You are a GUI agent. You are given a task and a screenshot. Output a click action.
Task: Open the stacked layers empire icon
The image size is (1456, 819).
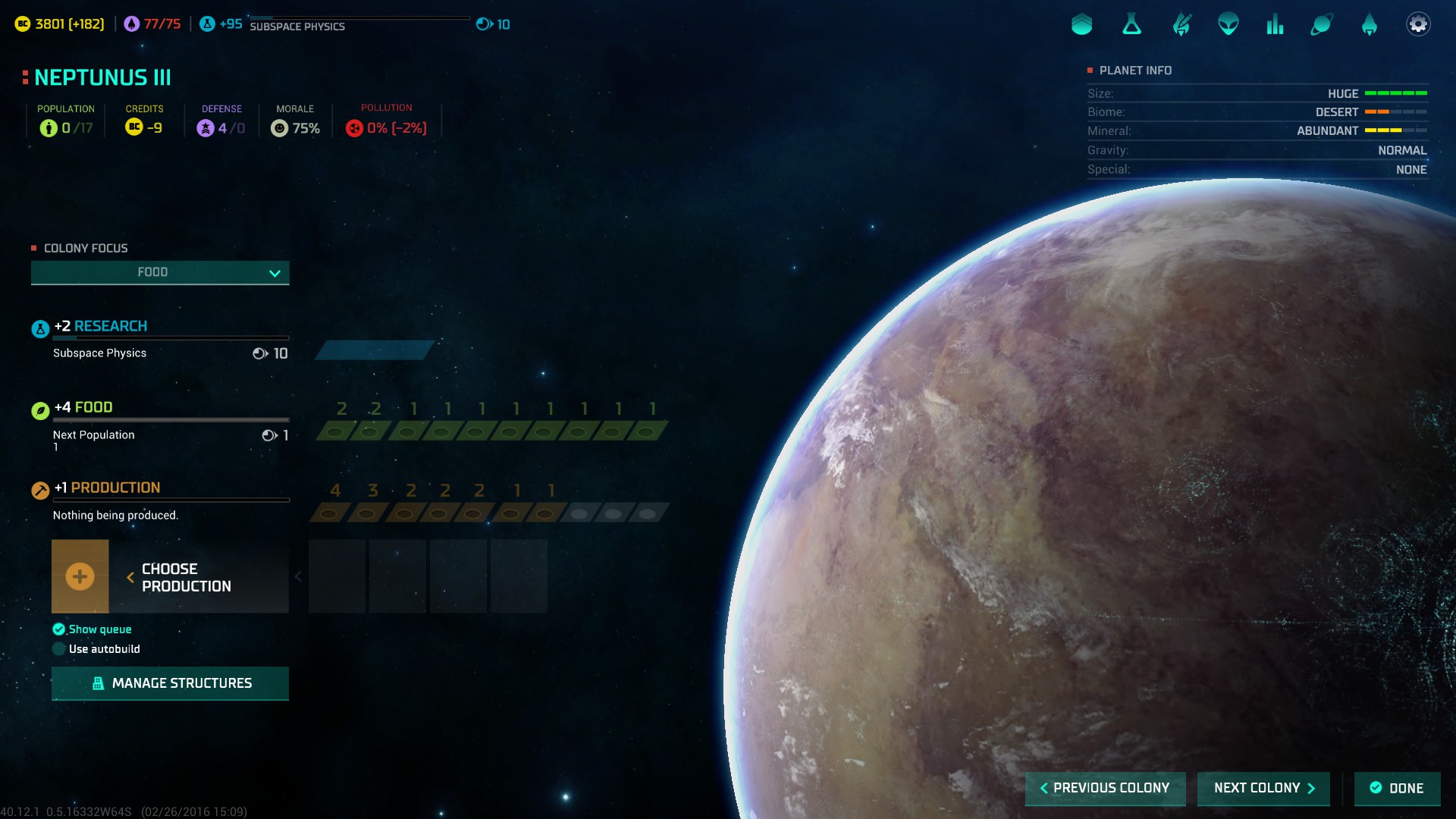click(1082, 25)
